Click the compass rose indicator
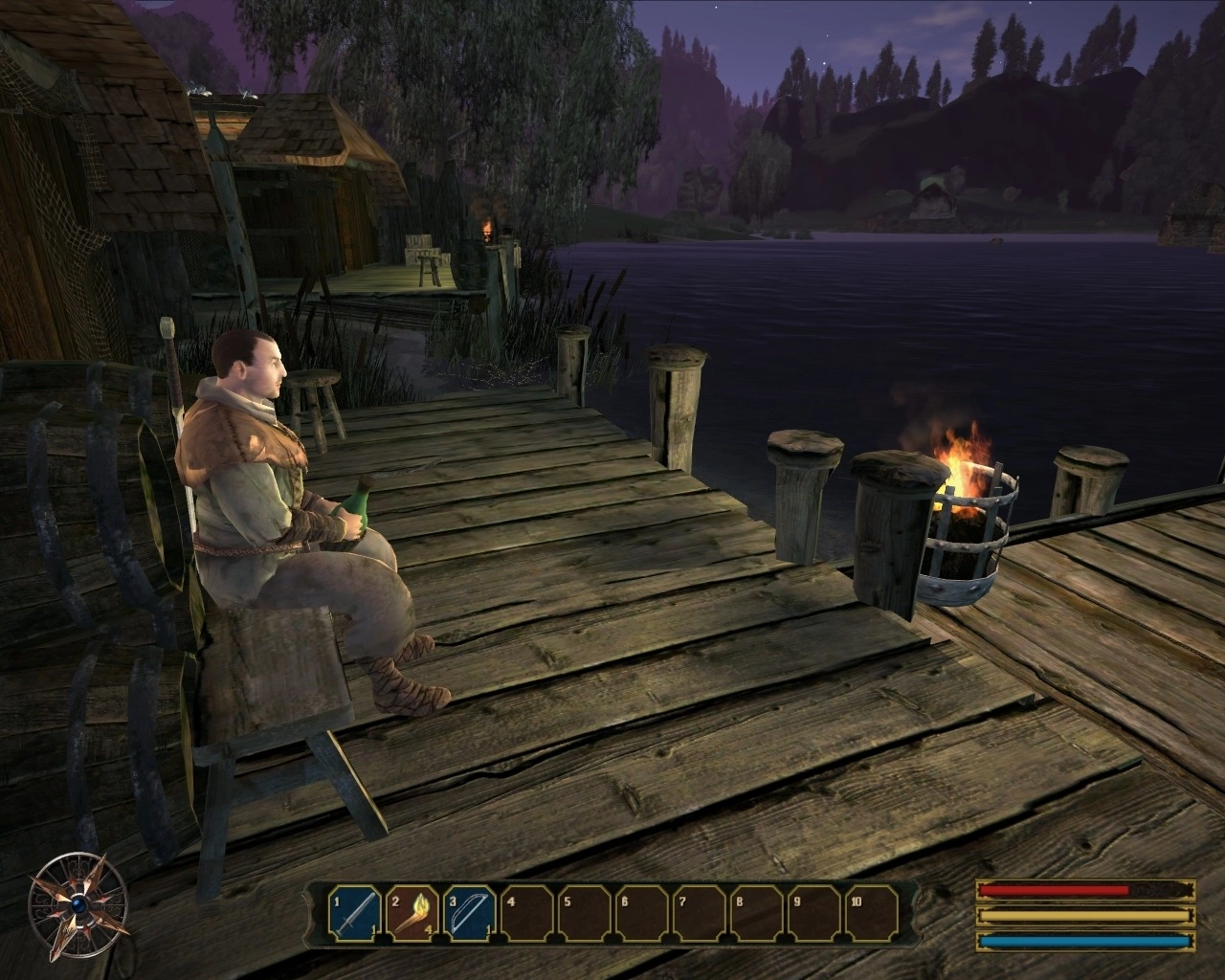Viewport: 1225px width, 980px height. [x=78, y=901]
